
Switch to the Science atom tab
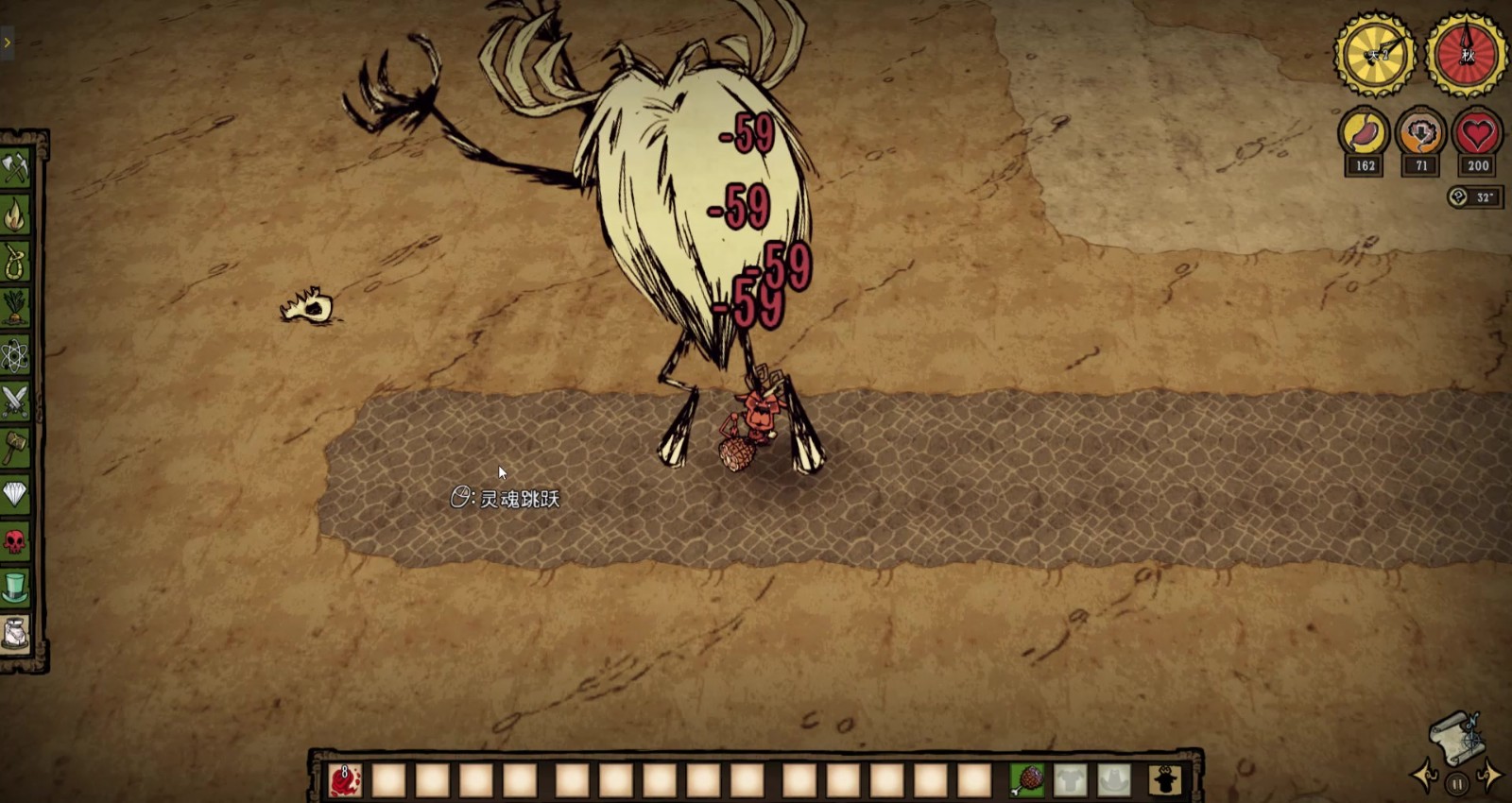point(16,356)
